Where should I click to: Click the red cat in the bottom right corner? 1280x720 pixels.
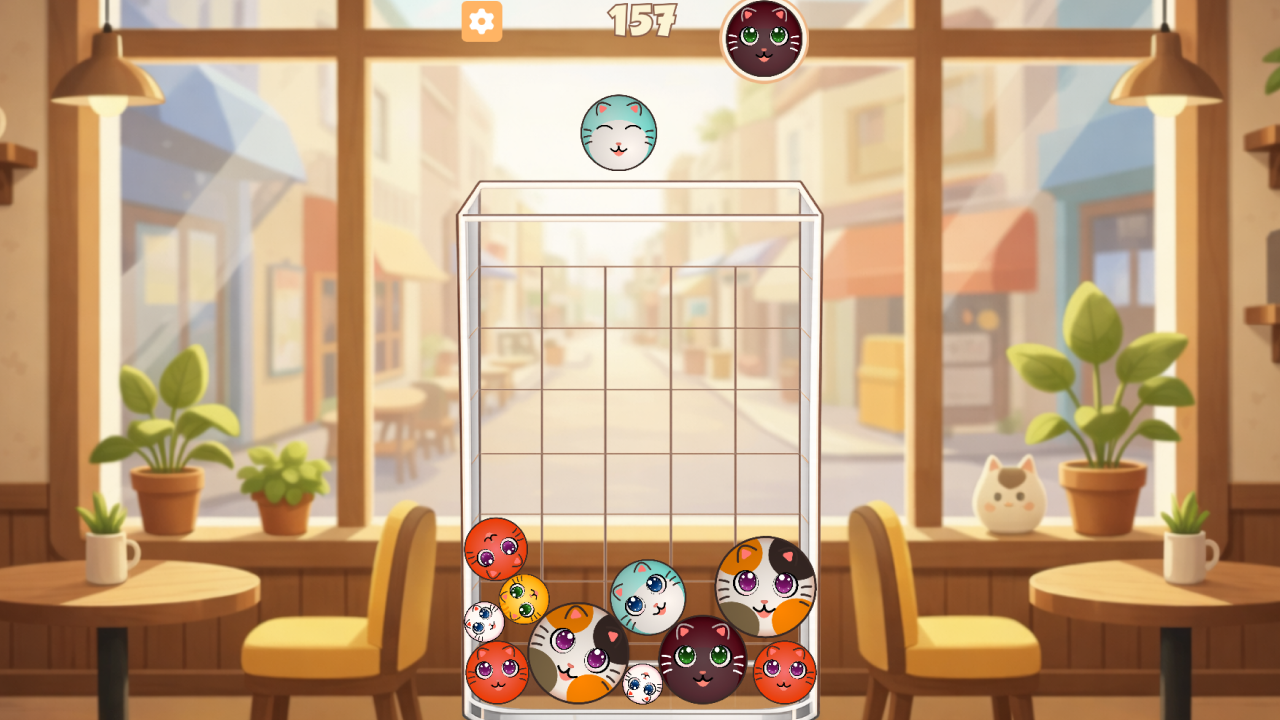tap(786, 670)
